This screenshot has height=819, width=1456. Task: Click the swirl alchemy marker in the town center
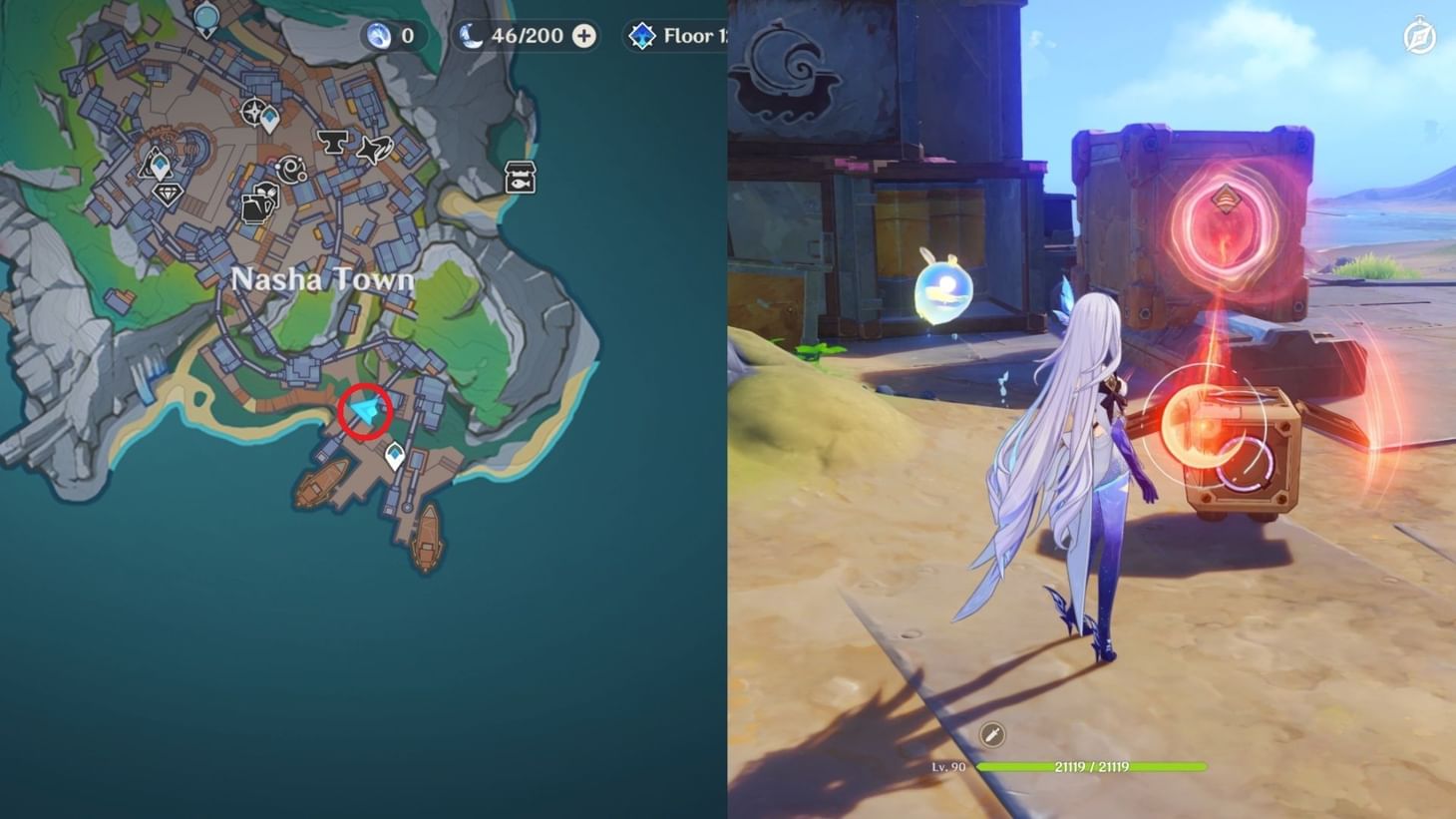coord(291,168)
